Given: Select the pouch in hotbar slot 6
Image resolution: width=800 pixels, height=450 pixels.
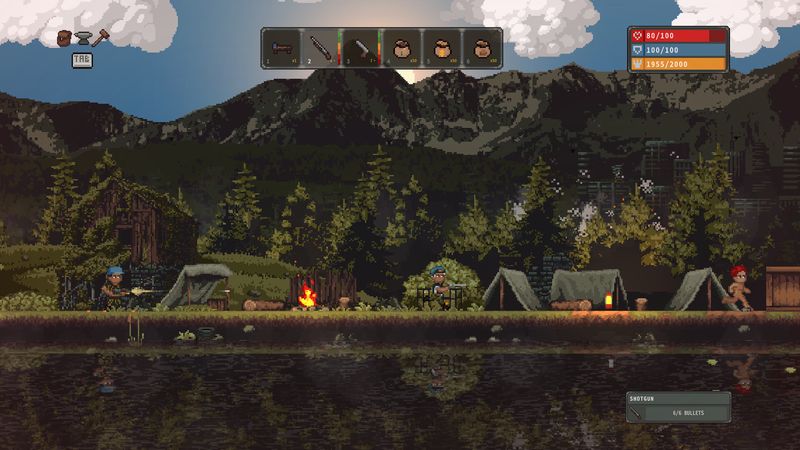Looking at the screenshot, I should pyautogui.click(x=481, y=47).
